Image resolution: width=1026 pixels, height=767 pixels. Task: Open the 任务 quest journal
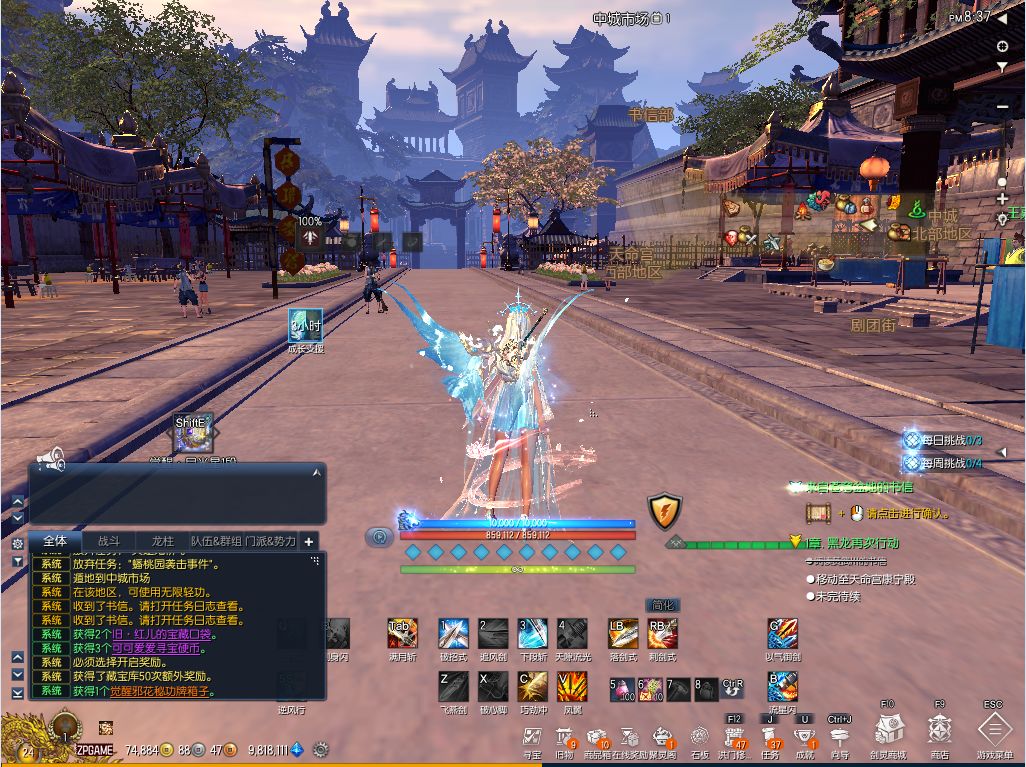tap(770, 738)
